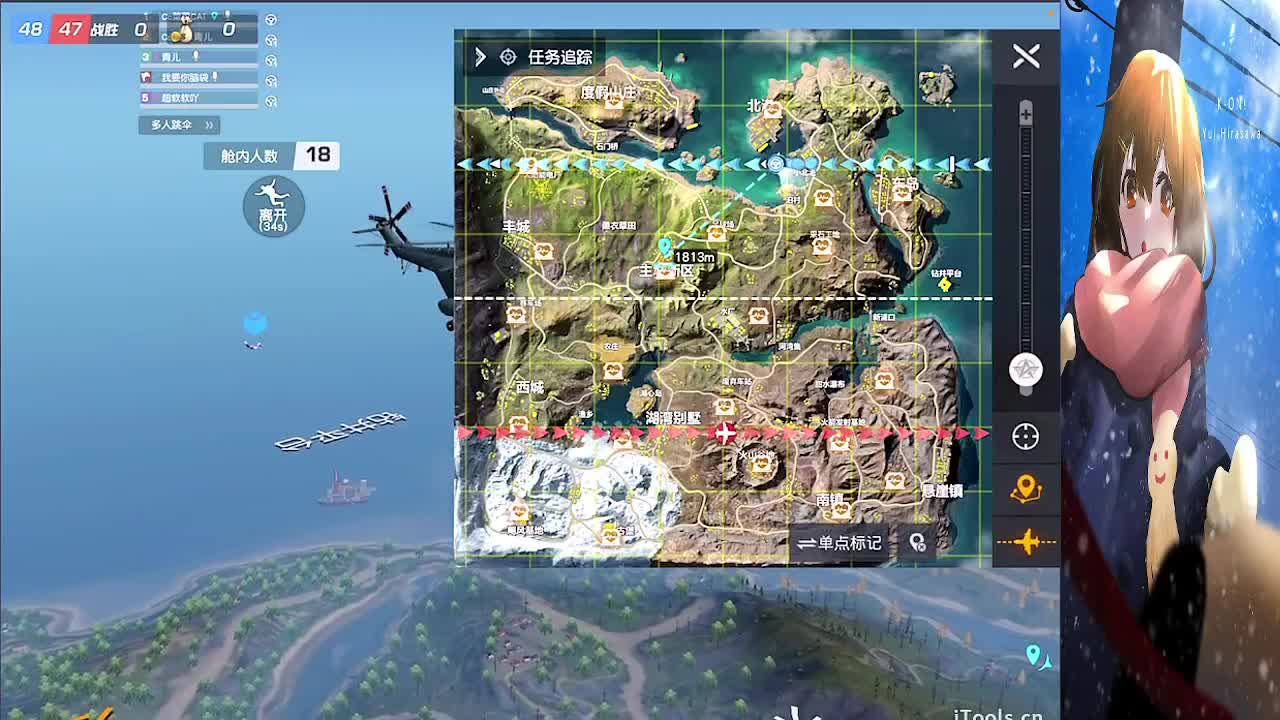Click the orange location pin marker icon
1280x720 pixels.
1027,487
